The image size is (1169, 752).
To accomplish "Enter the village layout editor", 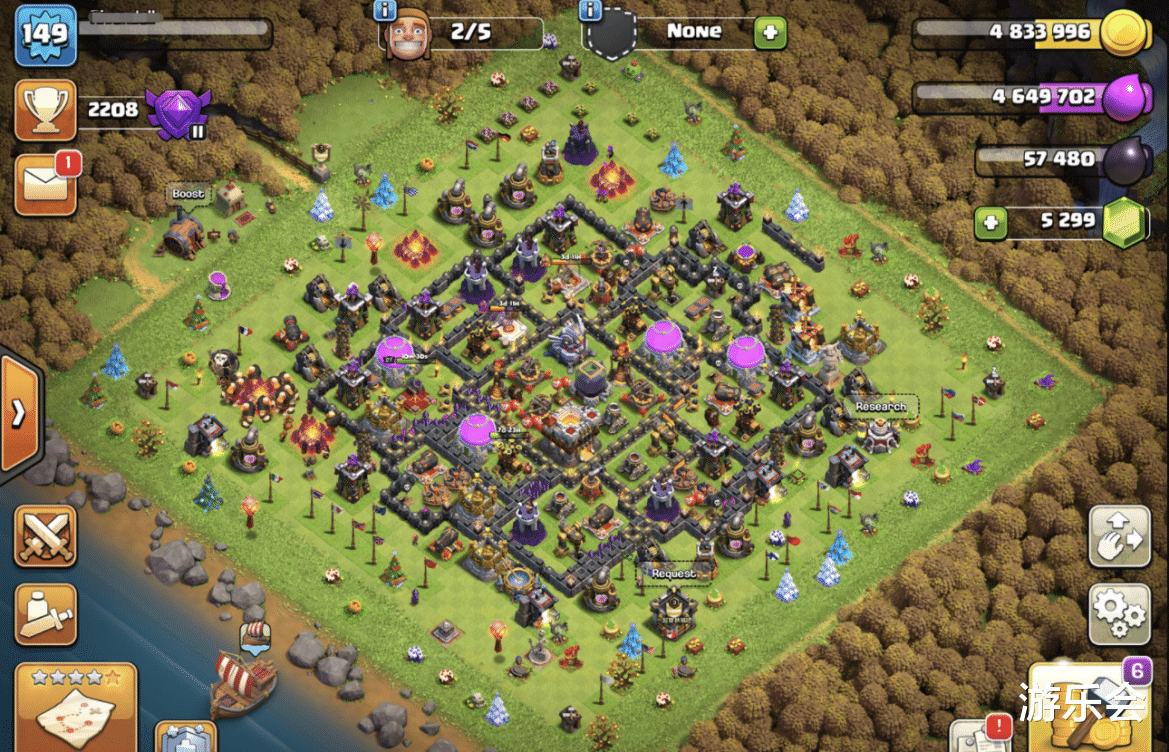I will click(1119, 537).
